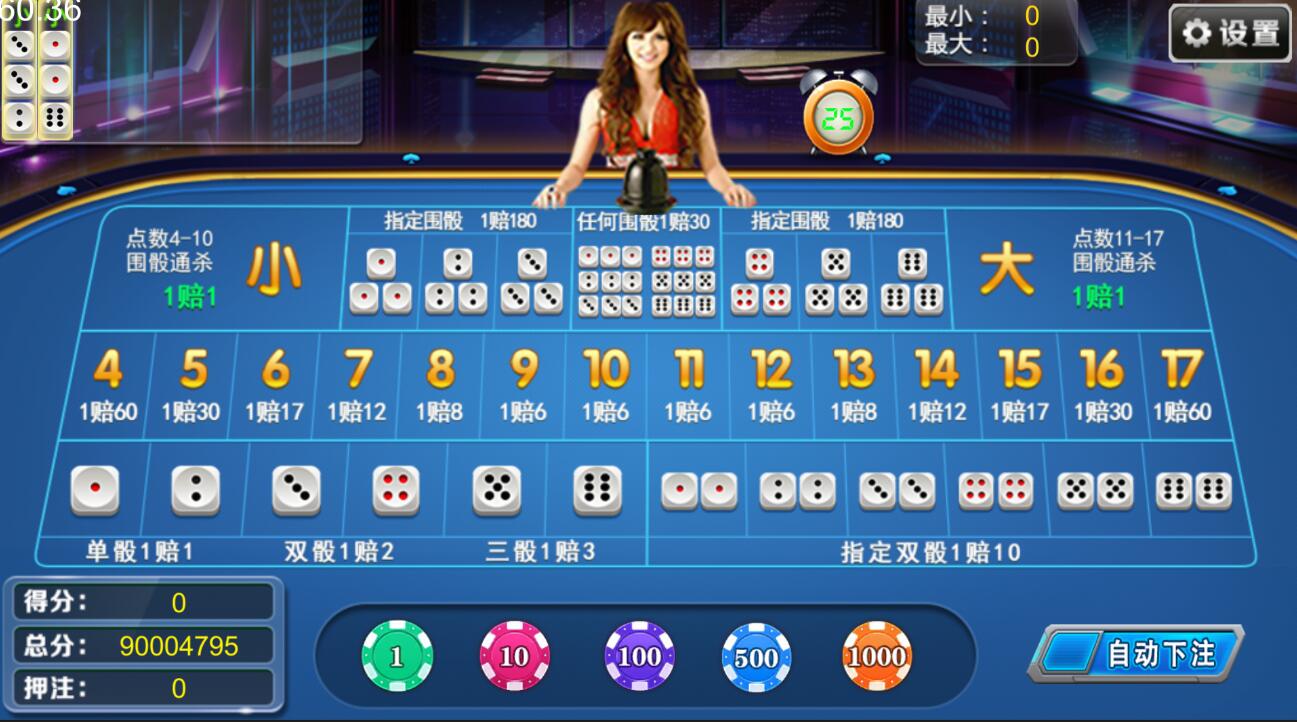
Task: Bet on total 4 paying 1赔60
Action: 107,385
